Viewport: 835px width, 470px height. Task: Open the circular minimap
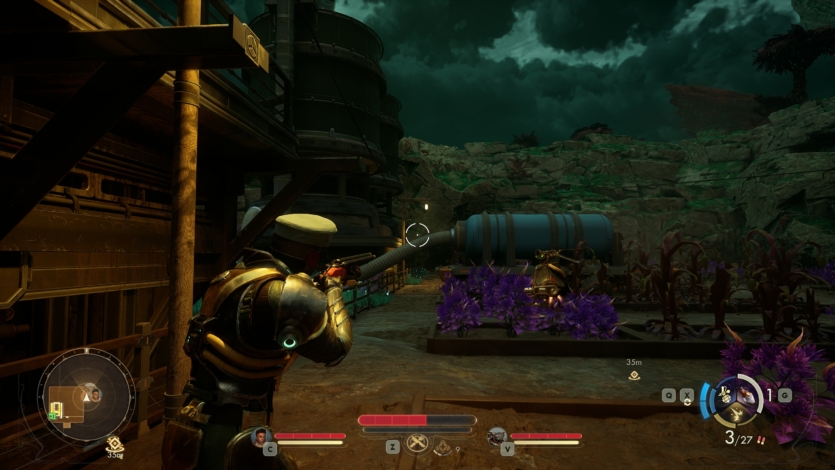(86, 395)
